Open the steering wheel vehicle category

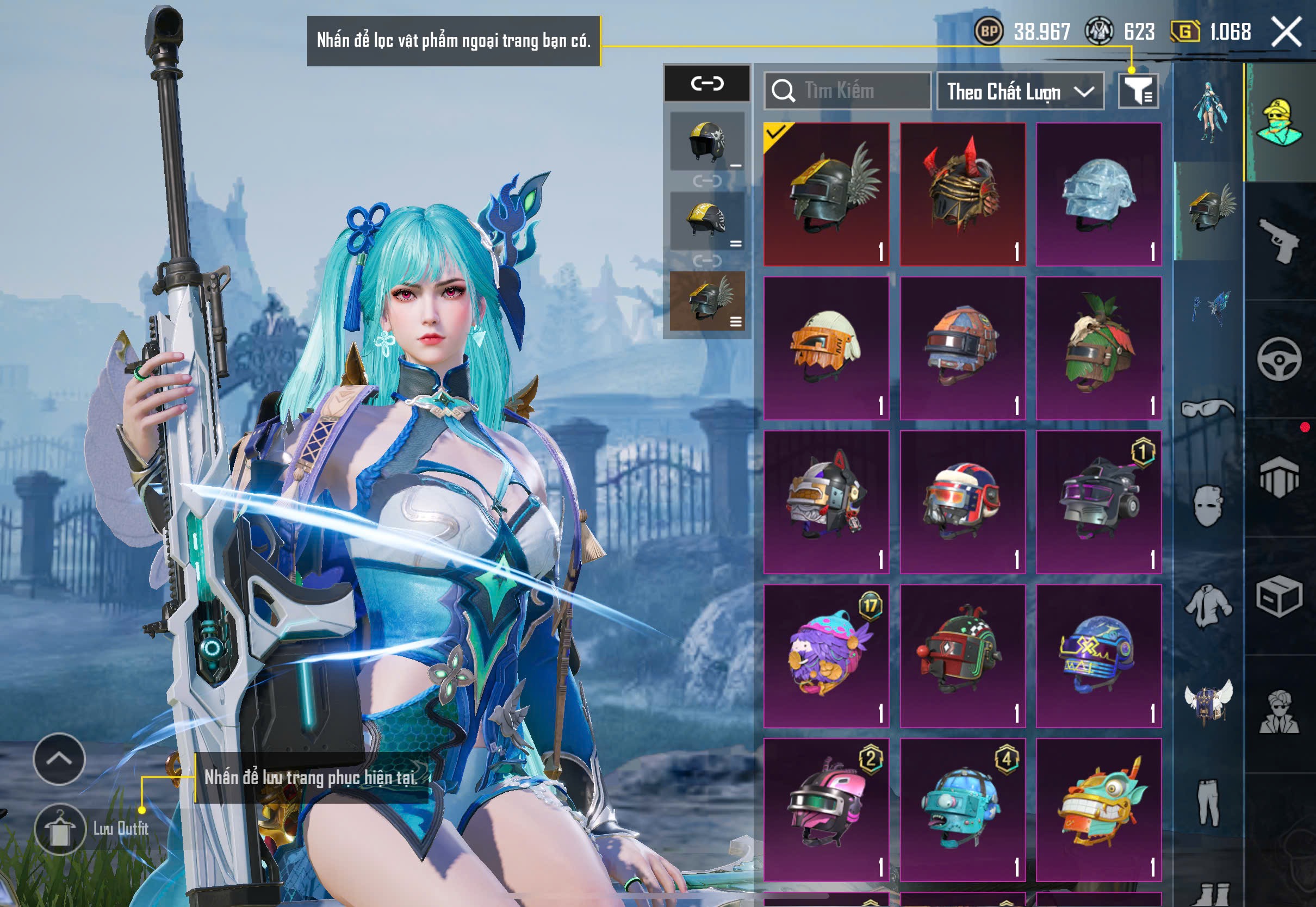coord(1279,359)
